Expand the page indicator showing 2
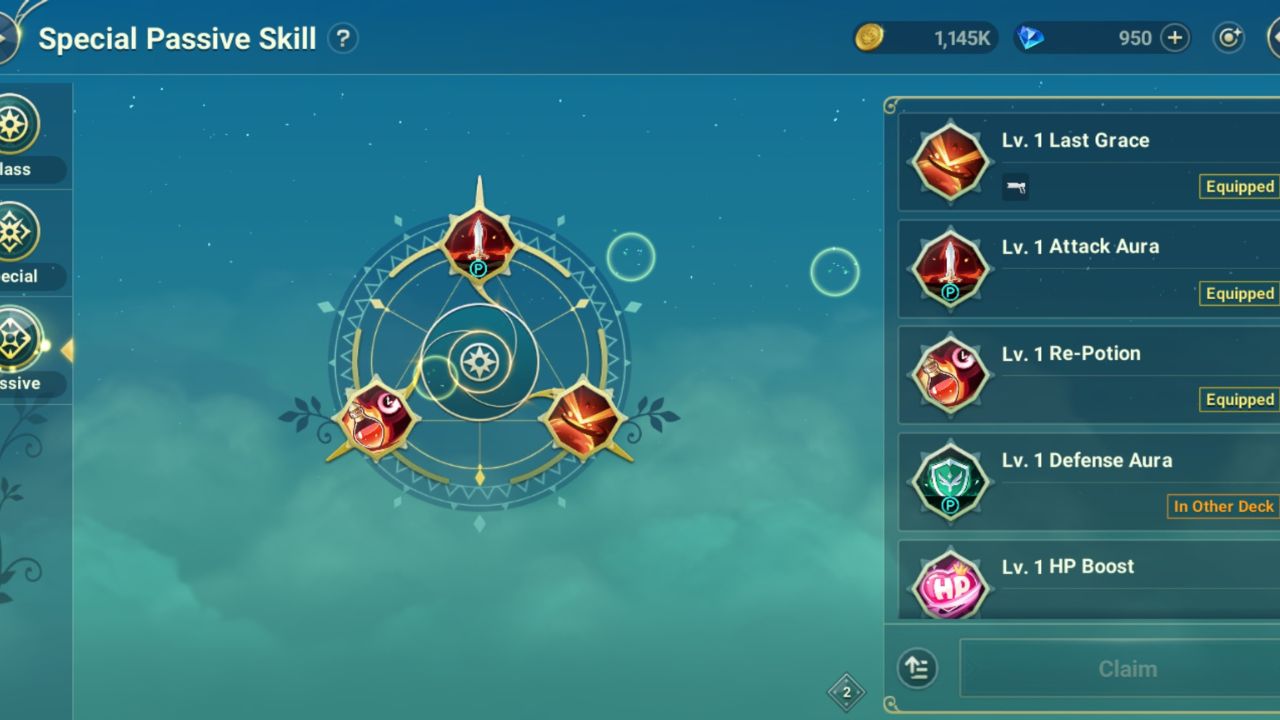 [x=845, y=690]
